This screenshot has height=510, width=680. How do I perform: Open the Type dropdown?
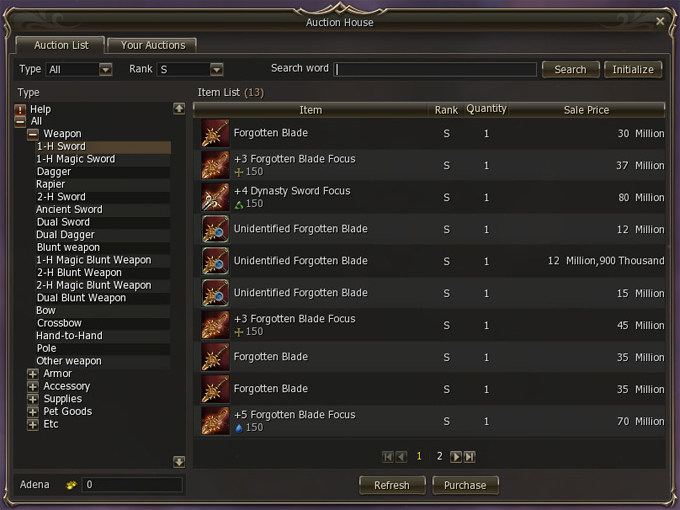pos(105,69)
